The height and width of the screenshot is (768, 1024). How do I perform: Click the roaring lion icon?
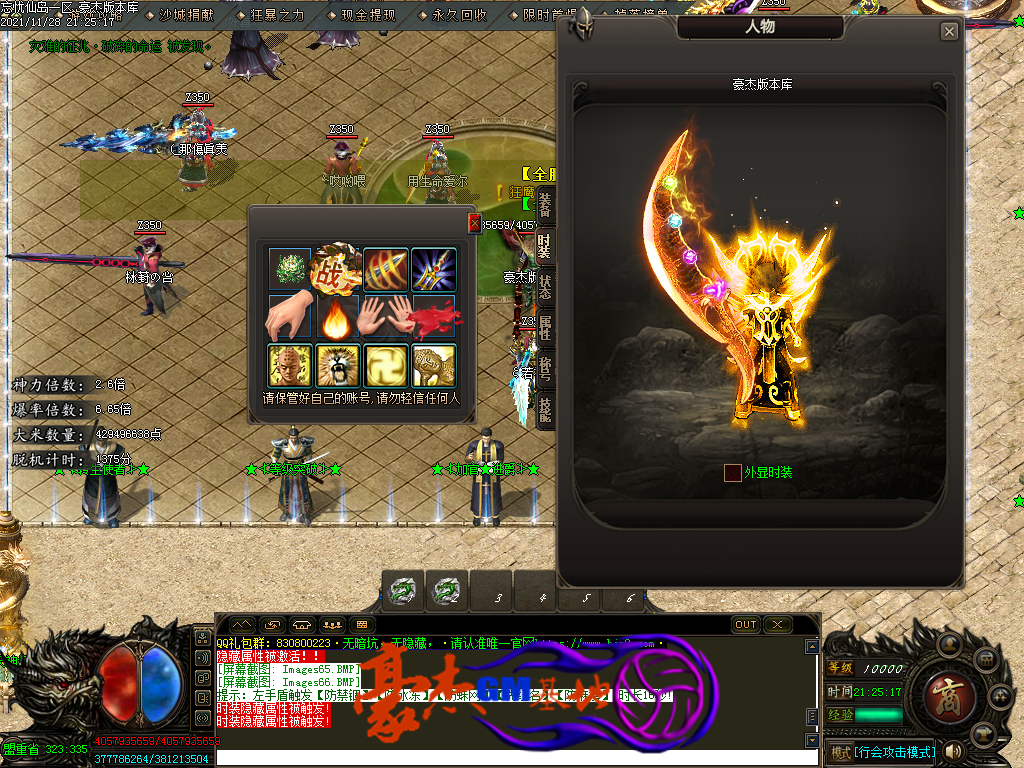click(338, 365)
